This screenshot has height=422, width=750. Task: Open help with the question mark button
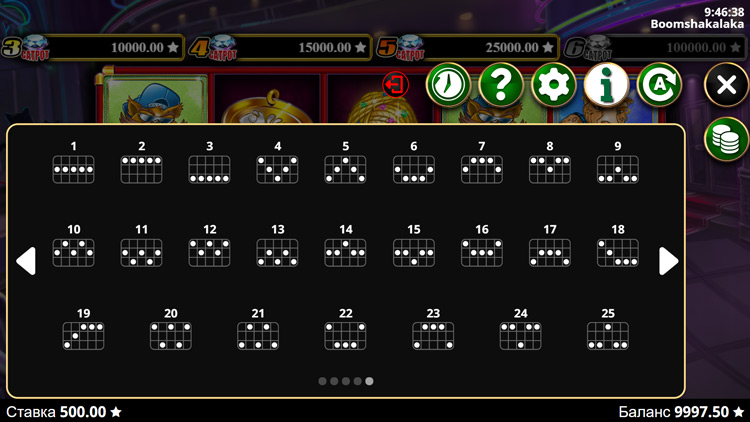pos(501,85)
